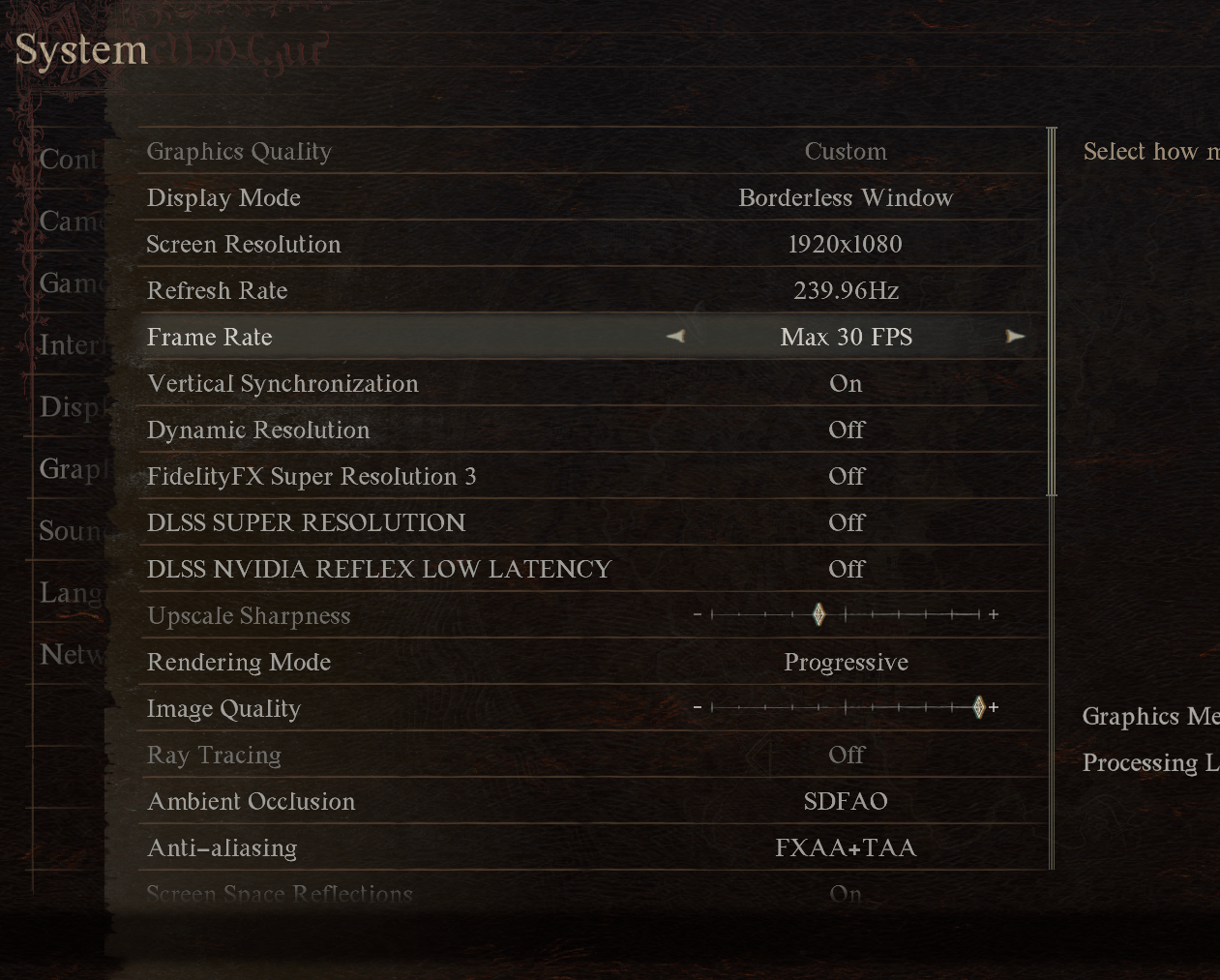Viewport: 1220px width, 980px height.
Task: Click the left arrow on Frame Rate
Action: click(x=676, y=337)
